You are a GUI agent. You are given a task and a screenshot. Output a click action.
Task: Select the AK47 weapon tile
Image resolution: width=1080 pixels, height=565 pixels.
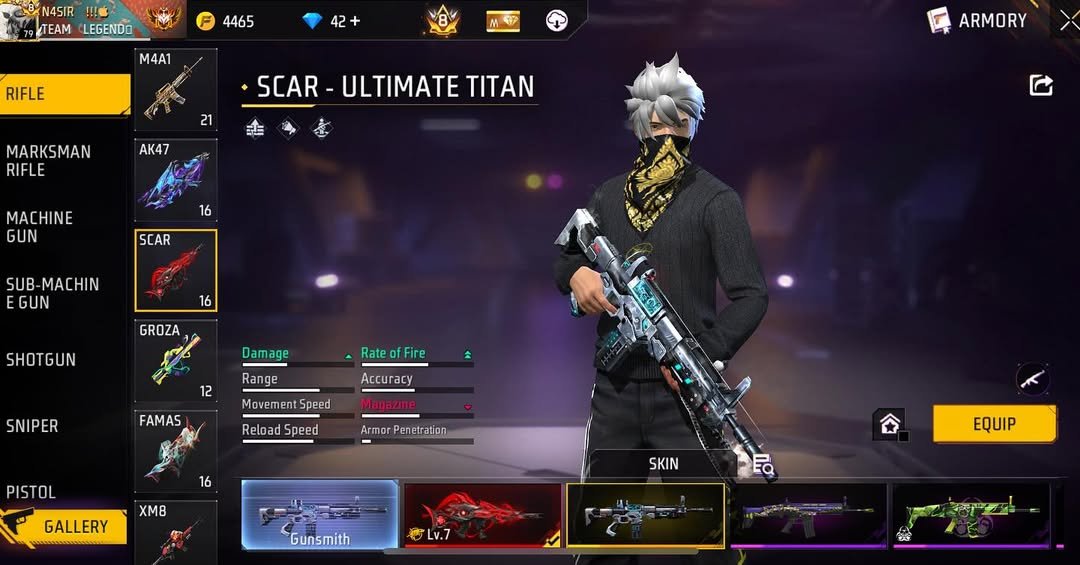click(x=176, y=181)
